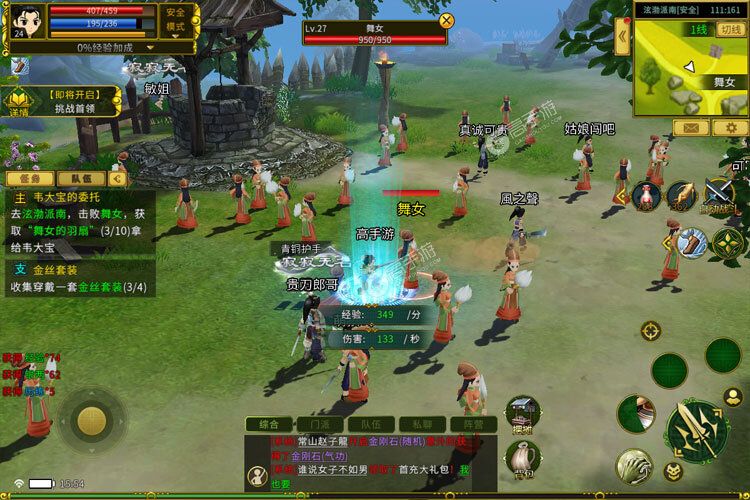Trigger the main sword attack button
Screen dimensions: 750x500
pos(696,430)
